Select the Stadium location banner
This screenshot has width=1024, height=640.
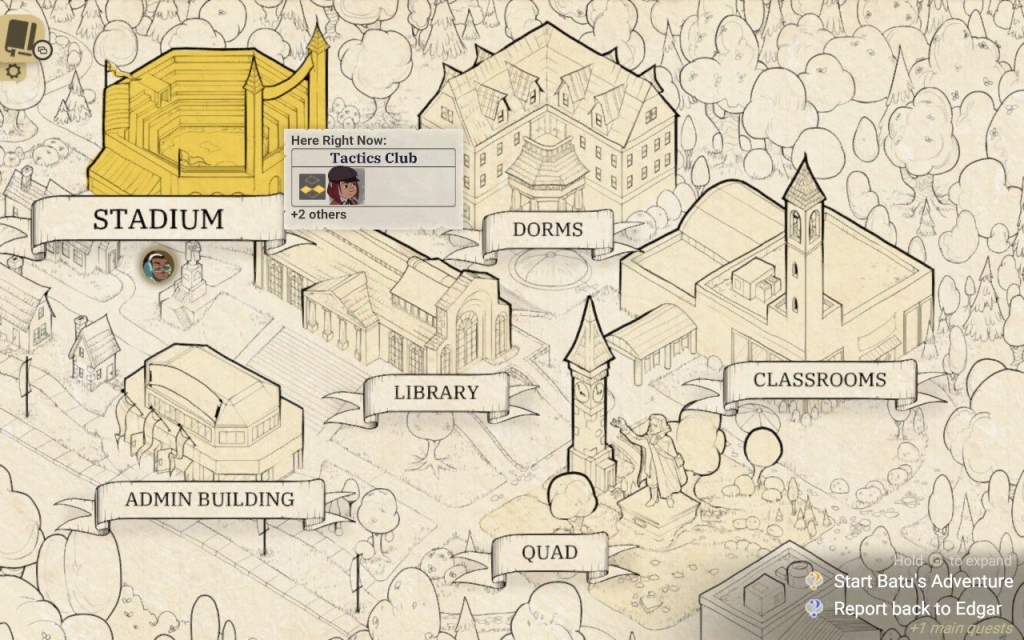point(158,219)
